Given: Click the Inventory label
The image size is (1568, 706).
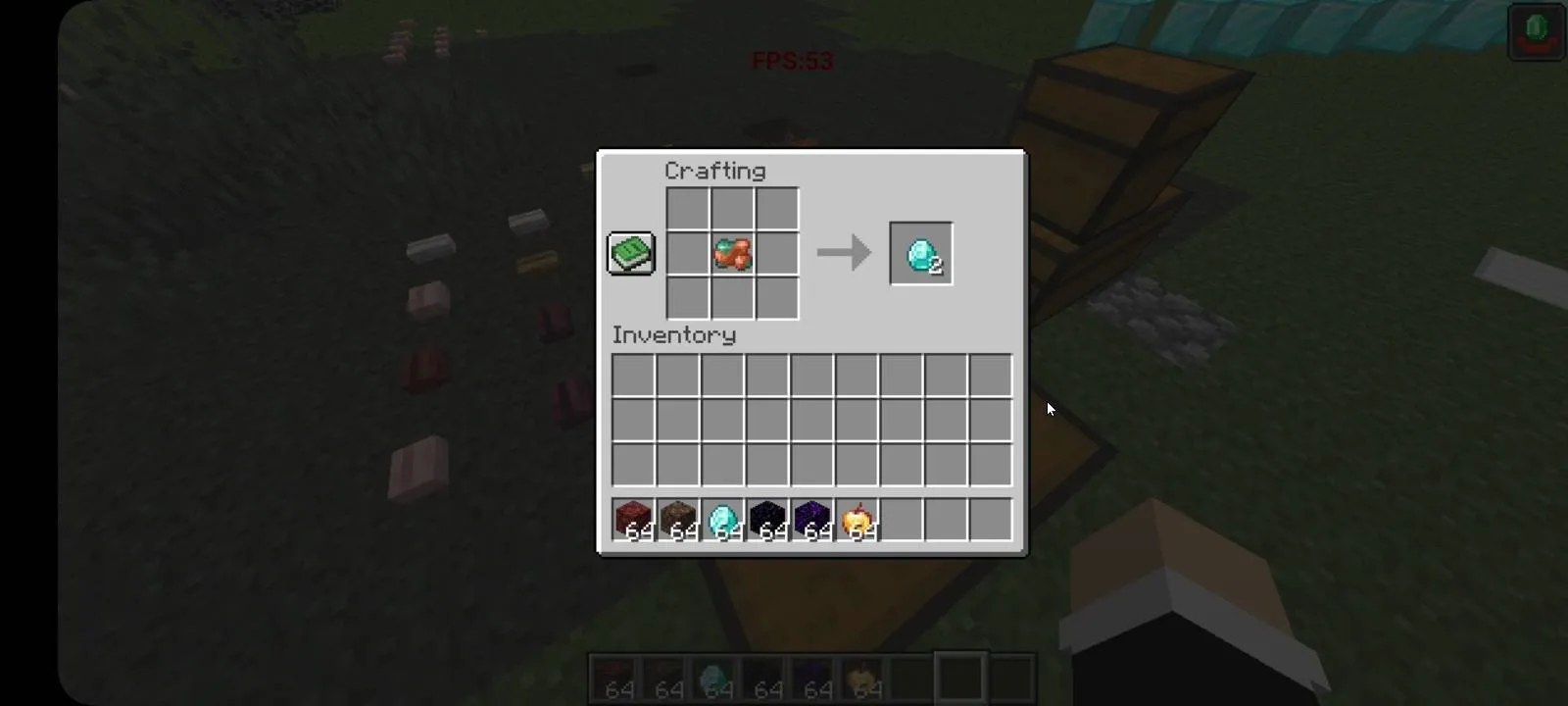Looking at the screenshot, I should point(673,335).
